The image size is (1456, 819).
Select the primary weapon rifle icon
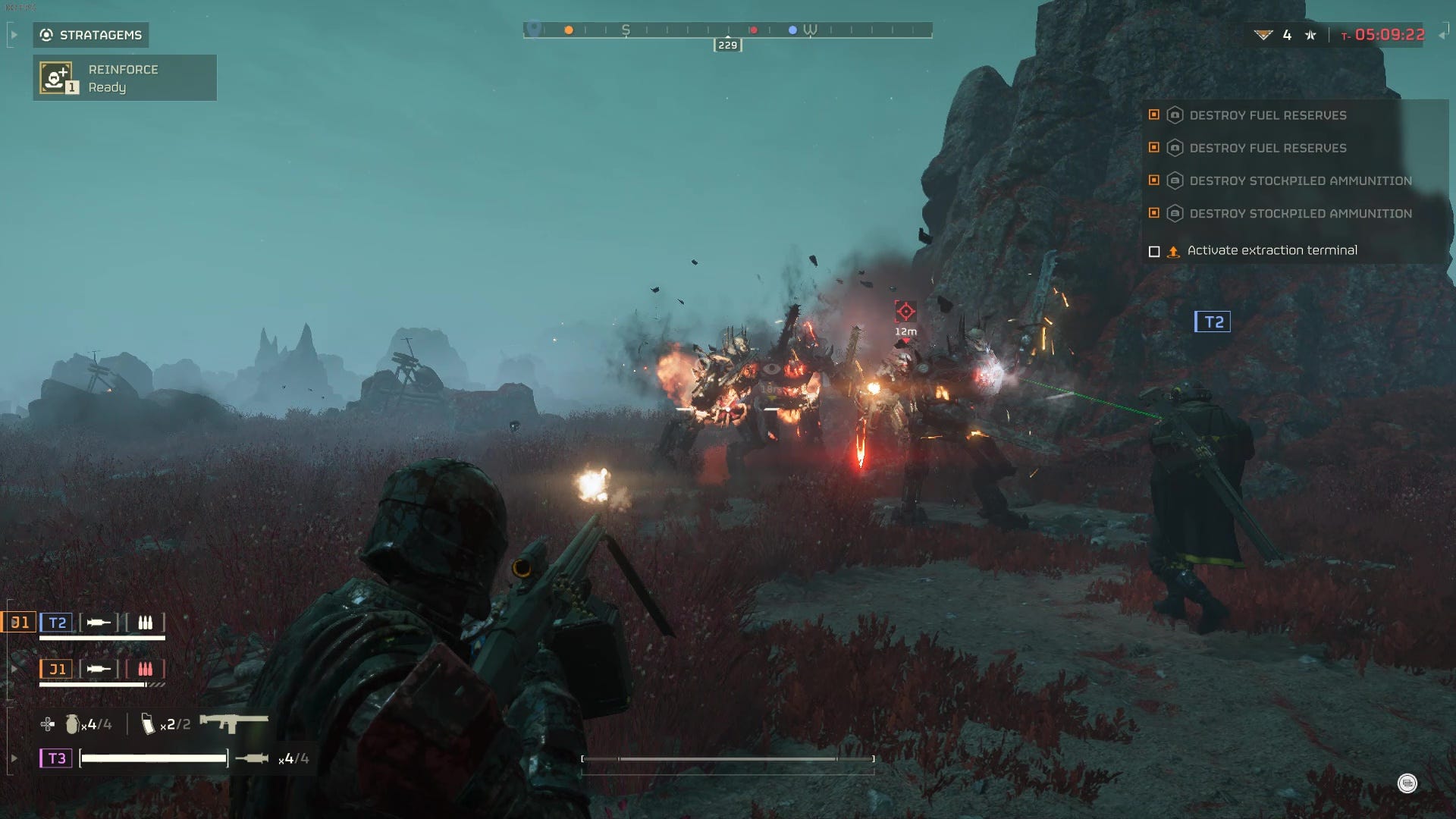click(x=234, y=722)
